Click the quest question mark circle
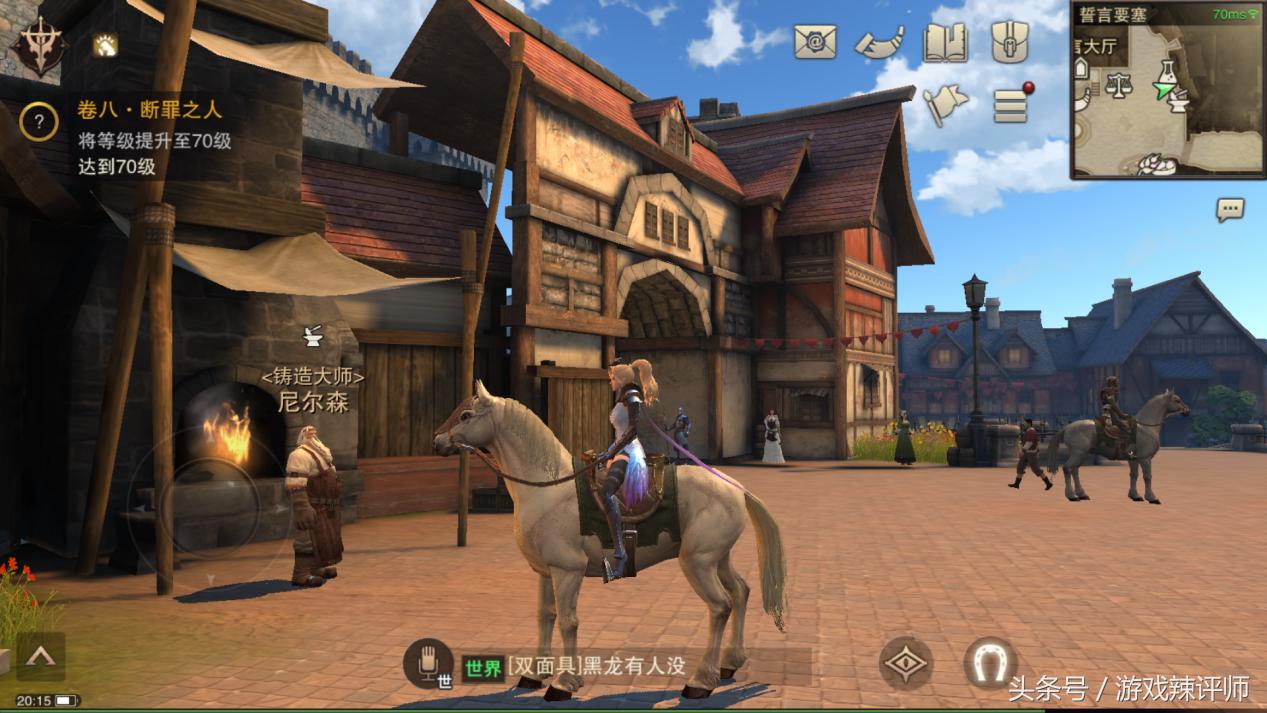 39,122
